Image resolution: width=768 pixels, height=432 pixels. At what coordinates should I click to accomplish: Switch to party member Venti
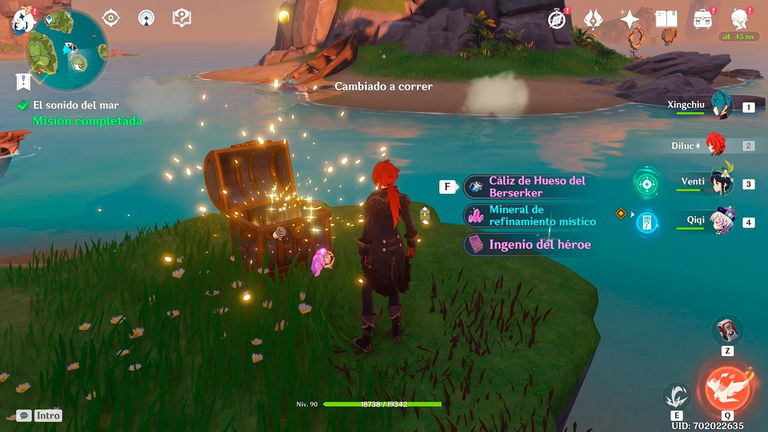[721, 183]
